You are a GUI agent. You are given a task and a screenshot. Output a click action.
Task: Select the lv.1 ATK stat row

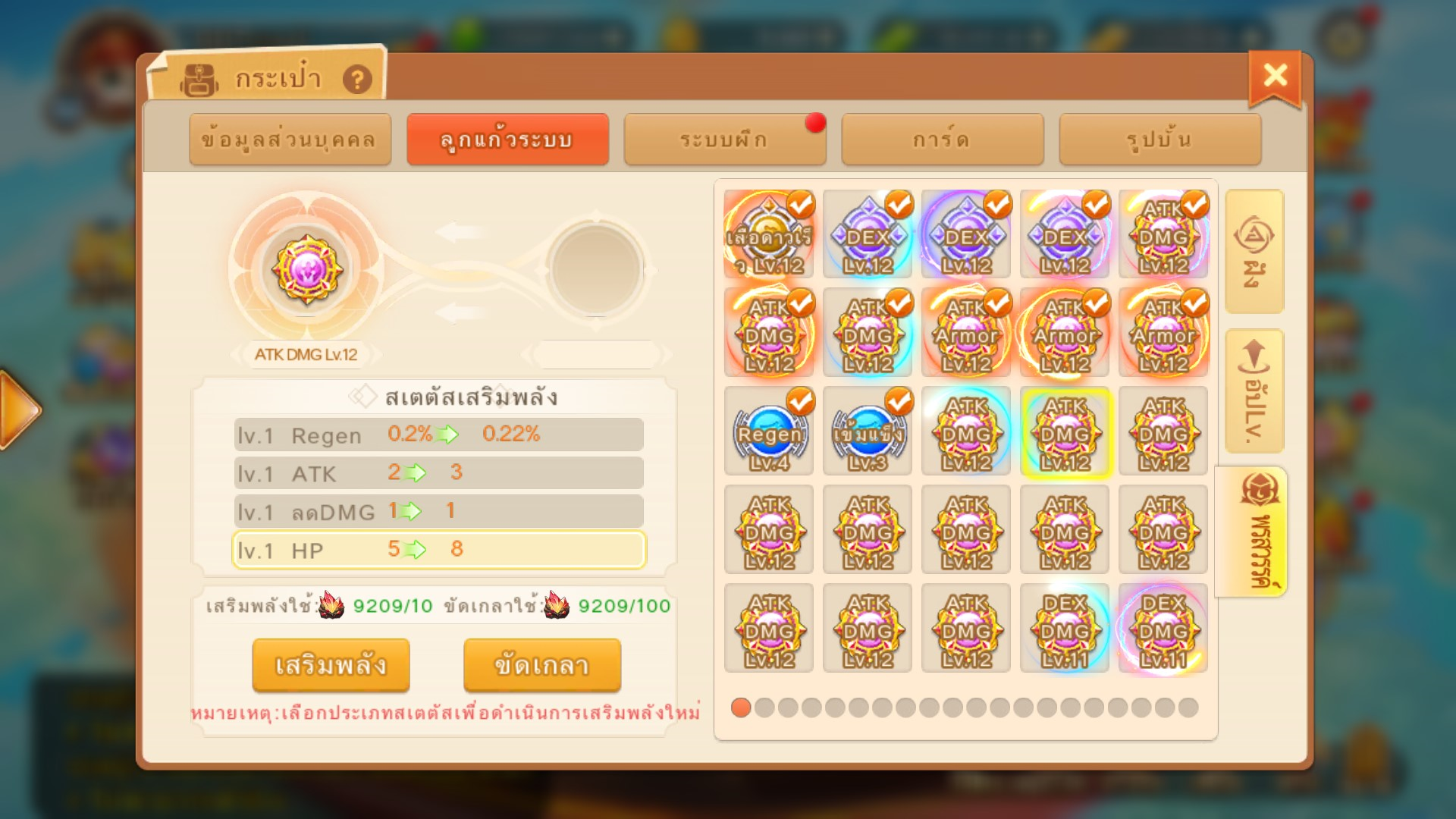(x=438, y=473)
